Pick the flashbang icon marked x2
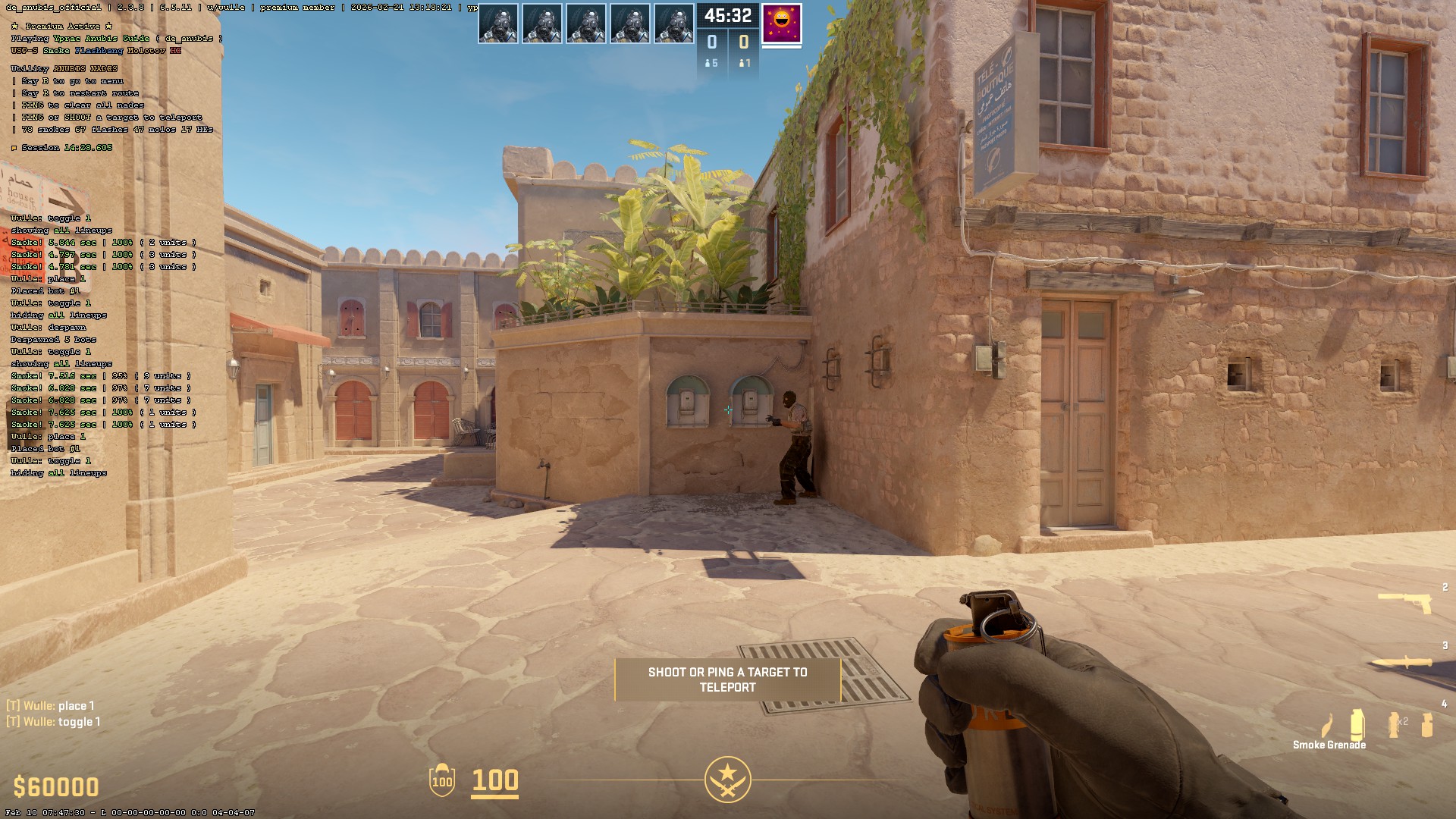This screenshot has width=1456, height=819. pyautogui.click(x=1395, y=724)
